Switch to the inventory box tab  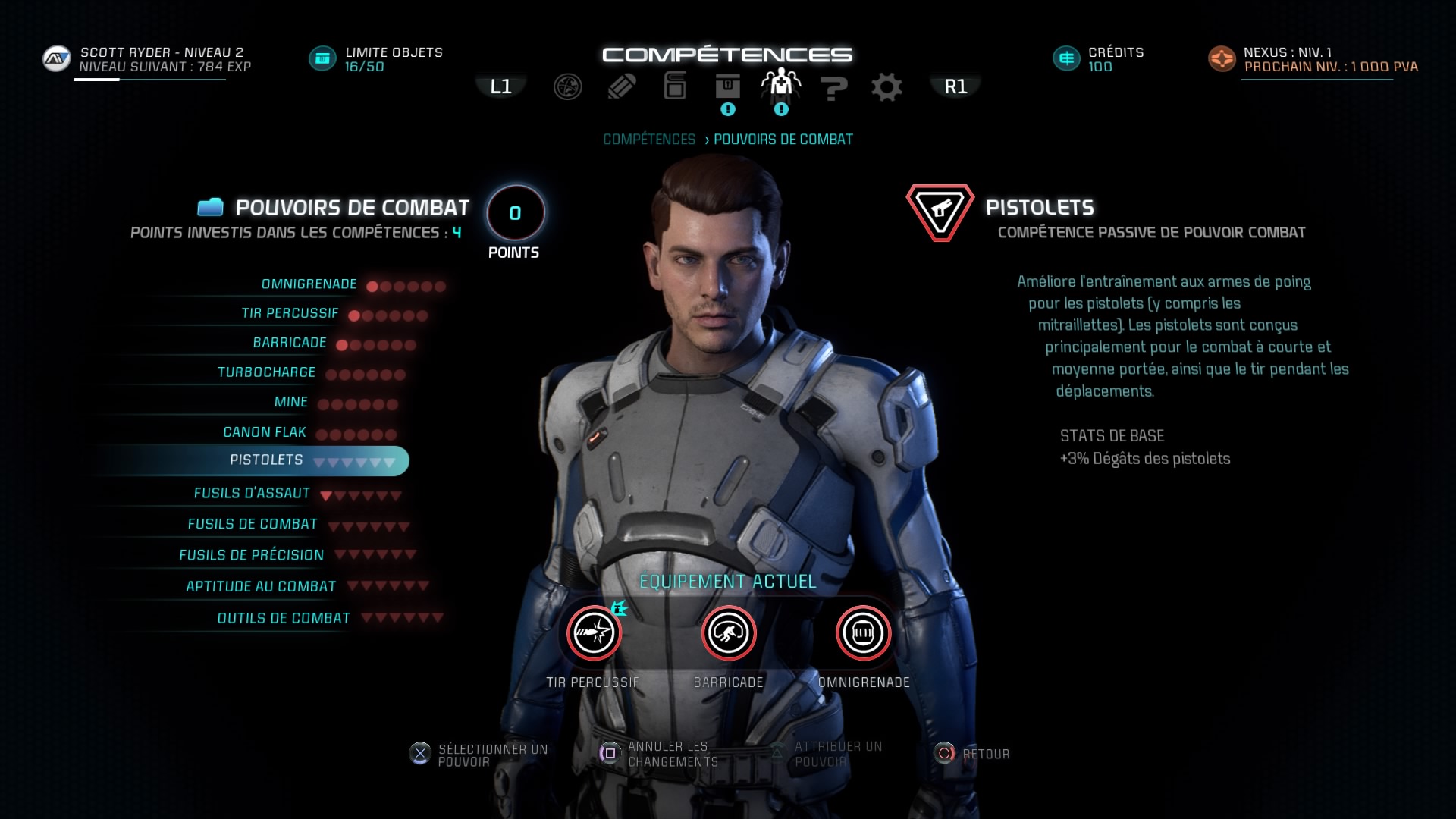727,87
